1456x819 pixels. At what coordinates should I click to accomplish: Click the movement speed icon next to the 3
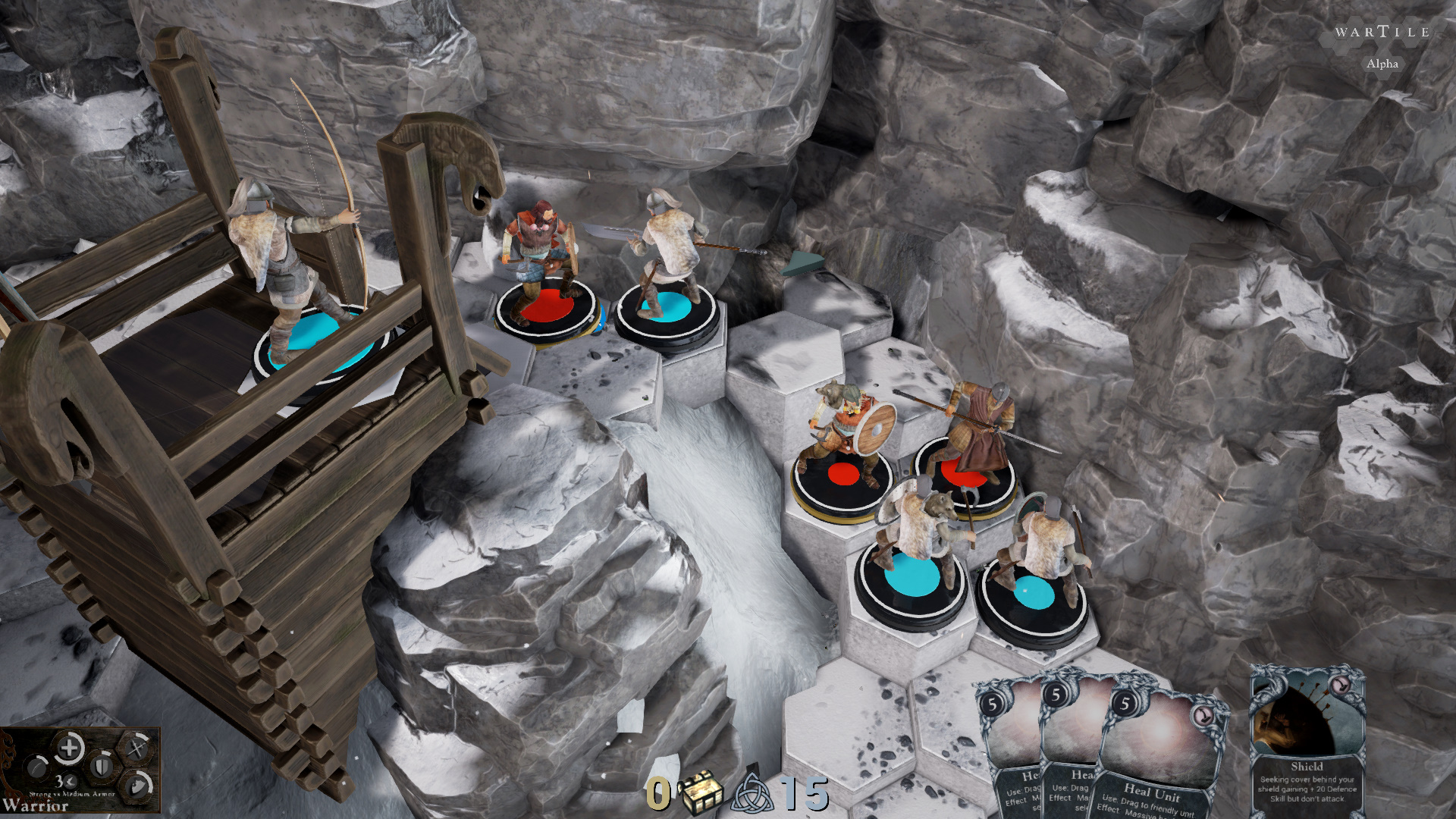click(71, 782)
